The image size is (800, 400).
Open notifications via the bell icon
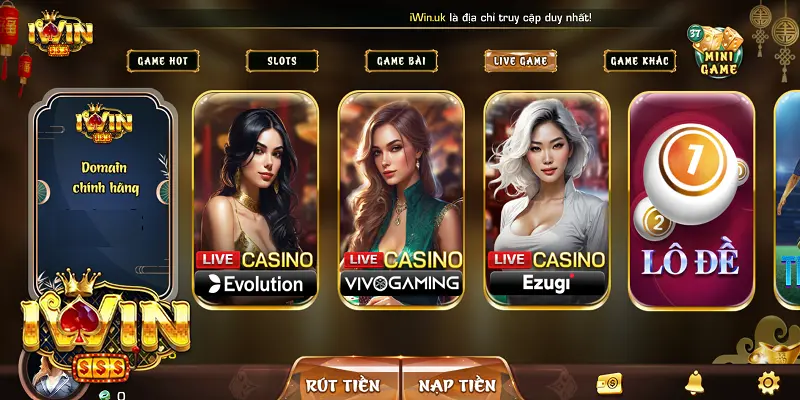click(x=693, y=382)
